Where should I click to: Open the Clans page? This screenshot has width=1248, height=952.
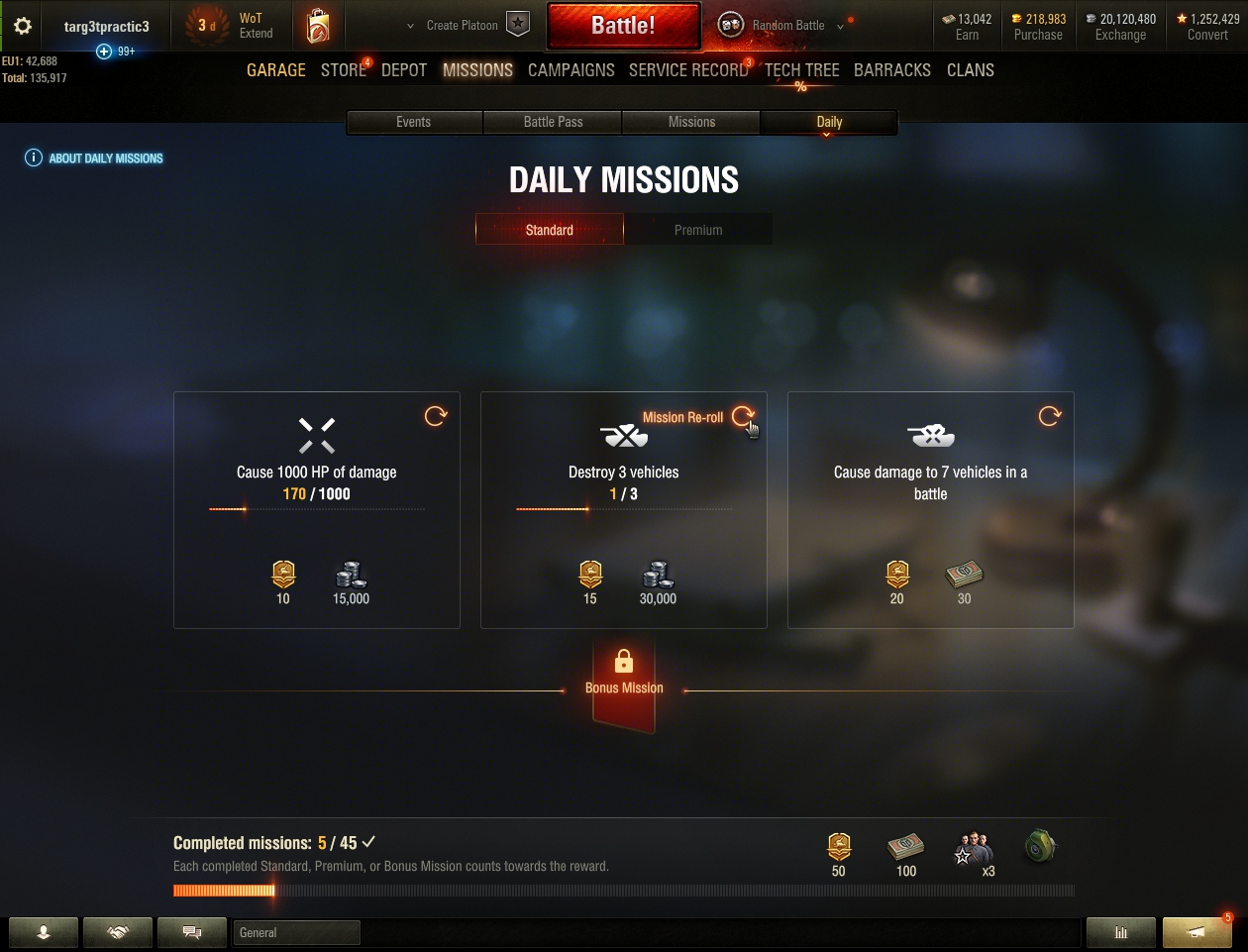click(x=970, y=70)
